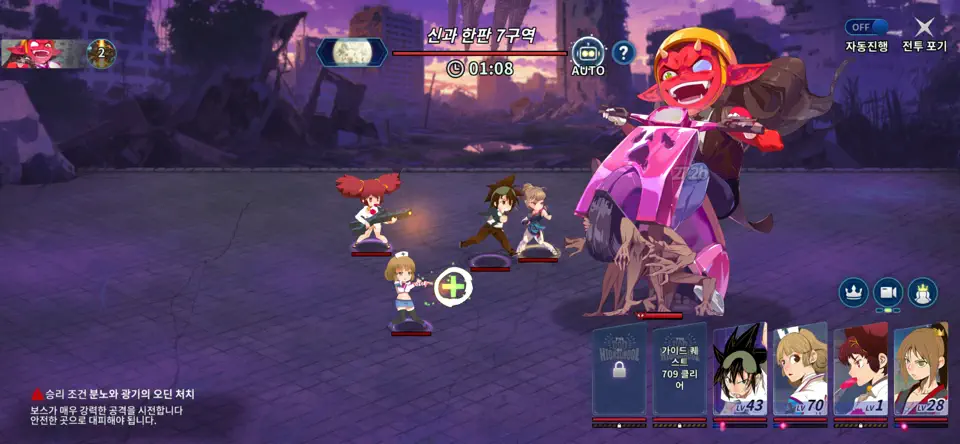The width and height of the screenshot is (960, 444).
Task: Activate the crowned character icon button
Action: [x=923, y=292]
